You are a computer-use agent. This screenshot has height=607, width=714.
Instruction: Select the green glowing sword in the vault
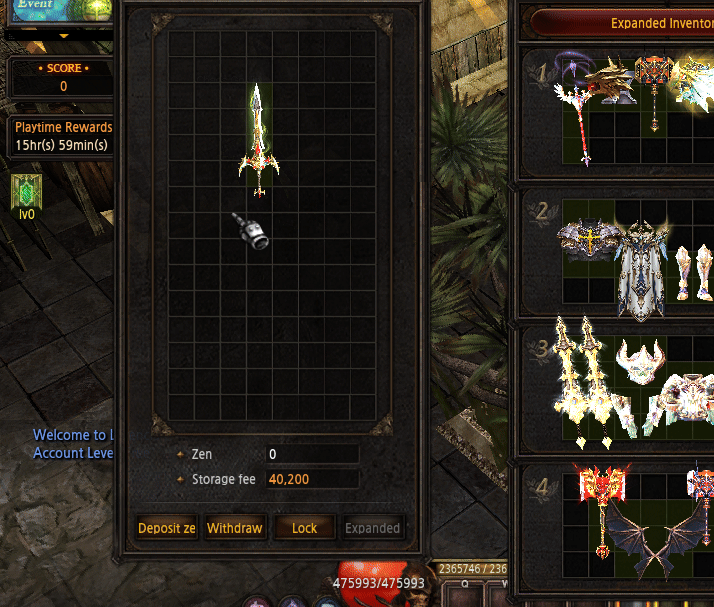[258, 140]
